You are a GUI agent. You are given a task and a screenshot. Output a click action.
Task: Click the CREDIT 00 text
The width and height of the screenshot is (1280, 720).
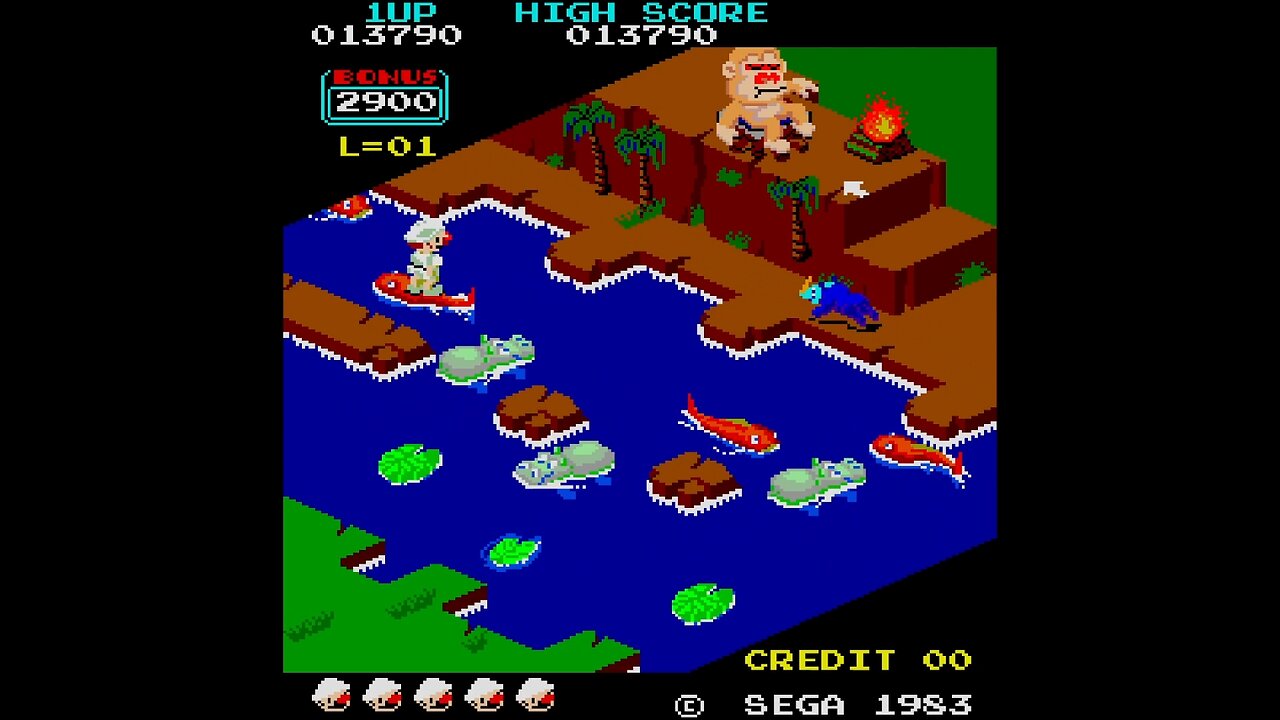pyautogui.click(x=858, y=660)
